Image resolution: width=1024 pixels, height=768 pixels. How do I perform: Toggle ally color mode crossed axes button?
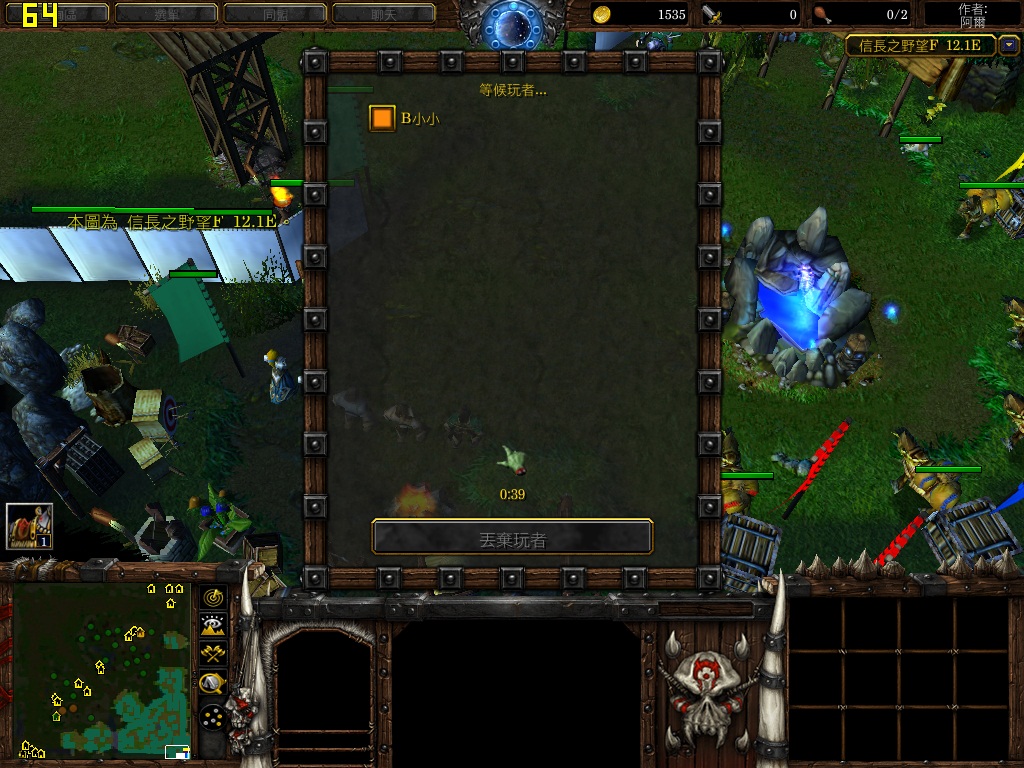point(212,655)
